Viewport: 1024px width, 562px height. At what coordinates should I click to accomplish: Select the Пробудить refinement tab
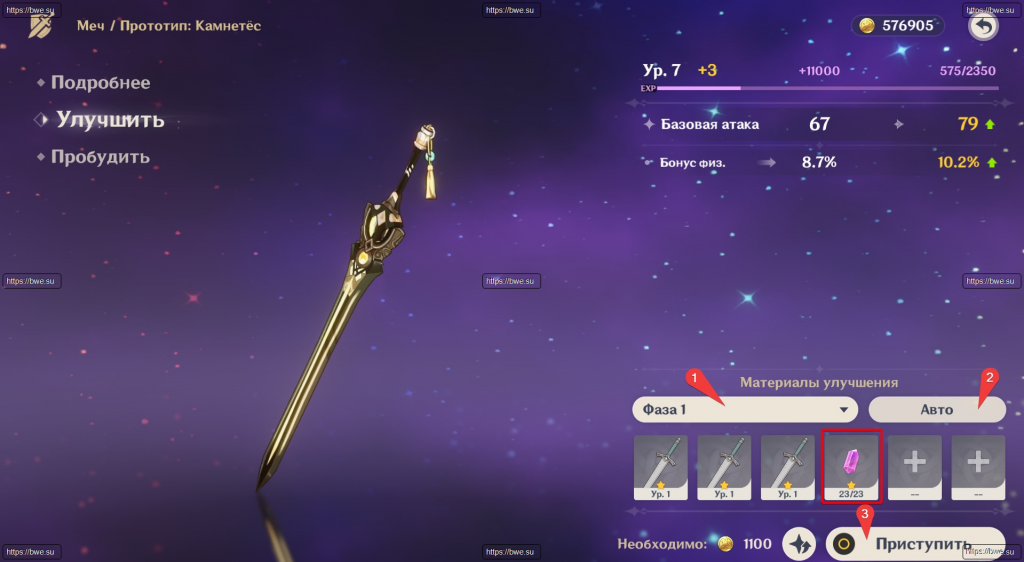click(x=100, y=157)
